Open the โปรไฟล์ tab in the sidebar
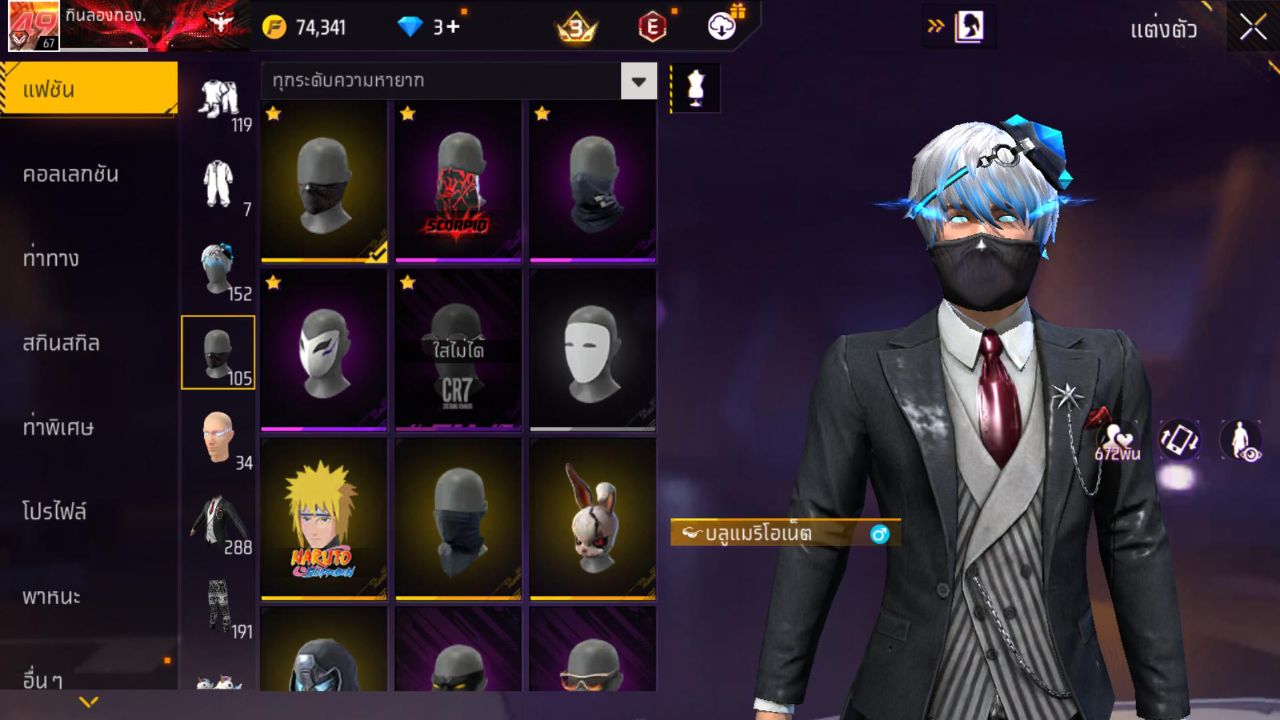The image size is (1280, 720). click(88, 512)
